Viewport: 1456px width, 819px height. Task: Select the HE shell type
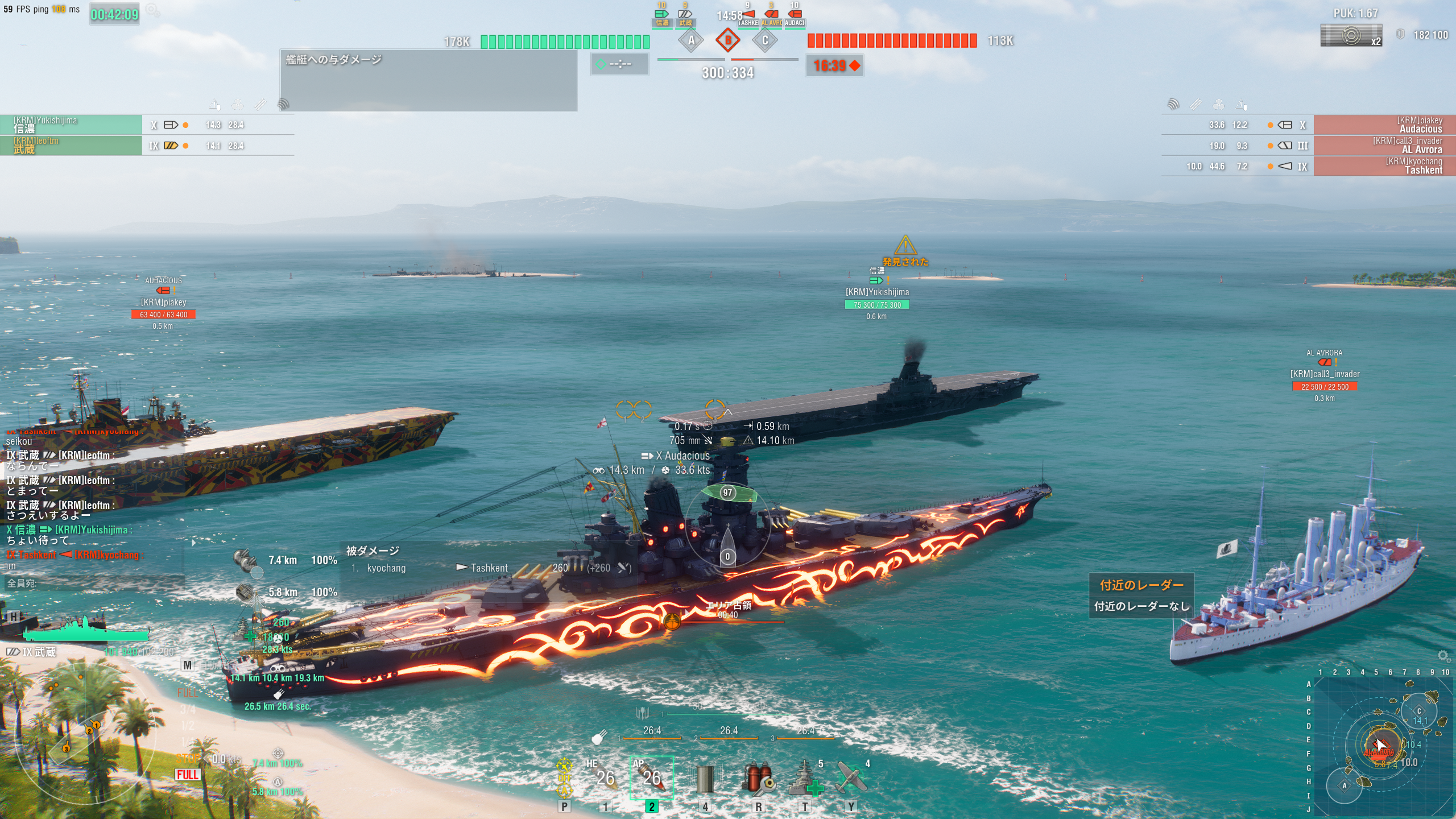tap(605, 777)
